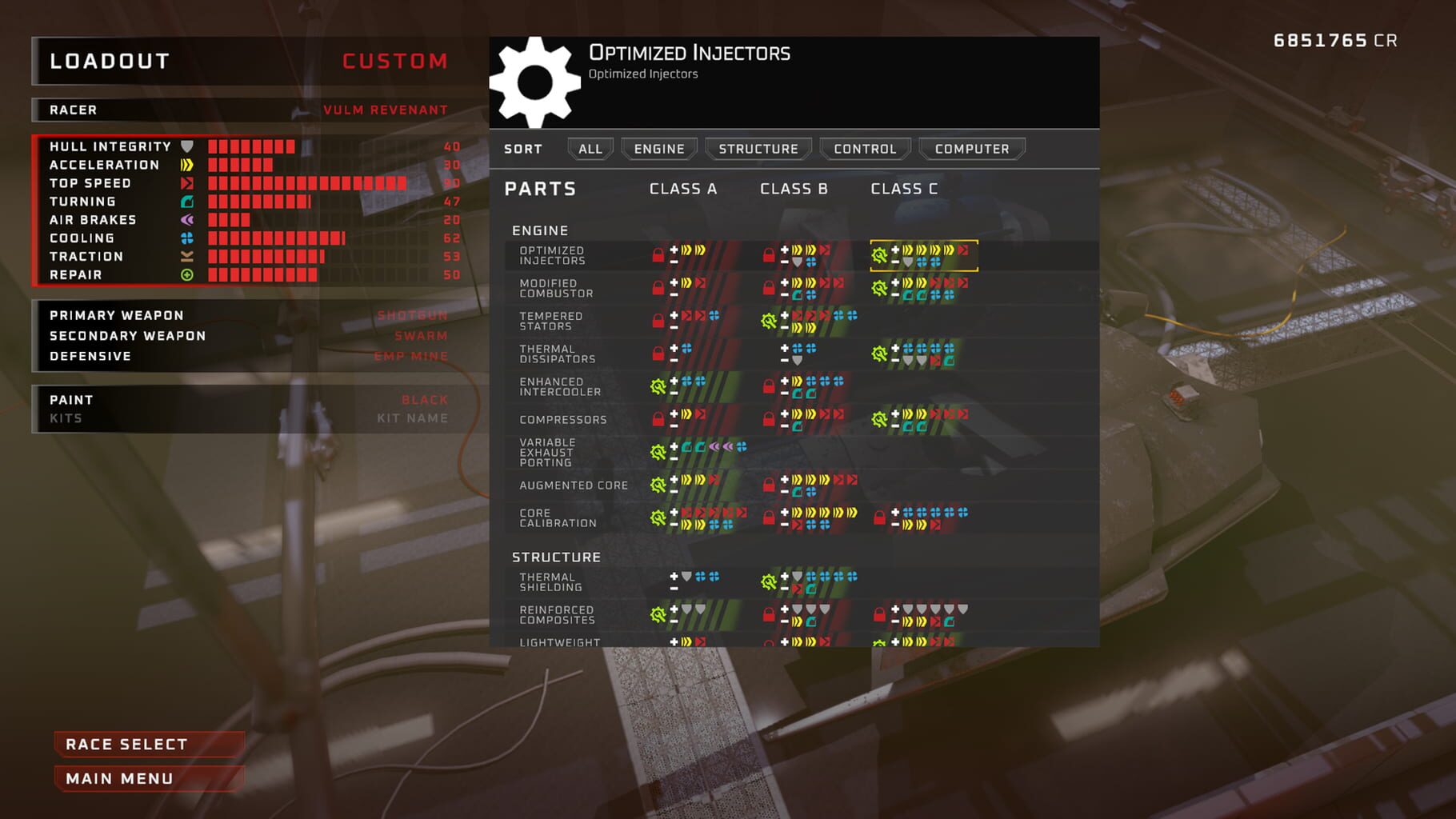
Task: Click the Traction stat icon
Action: pyautogui.click(x=189, y=256)
